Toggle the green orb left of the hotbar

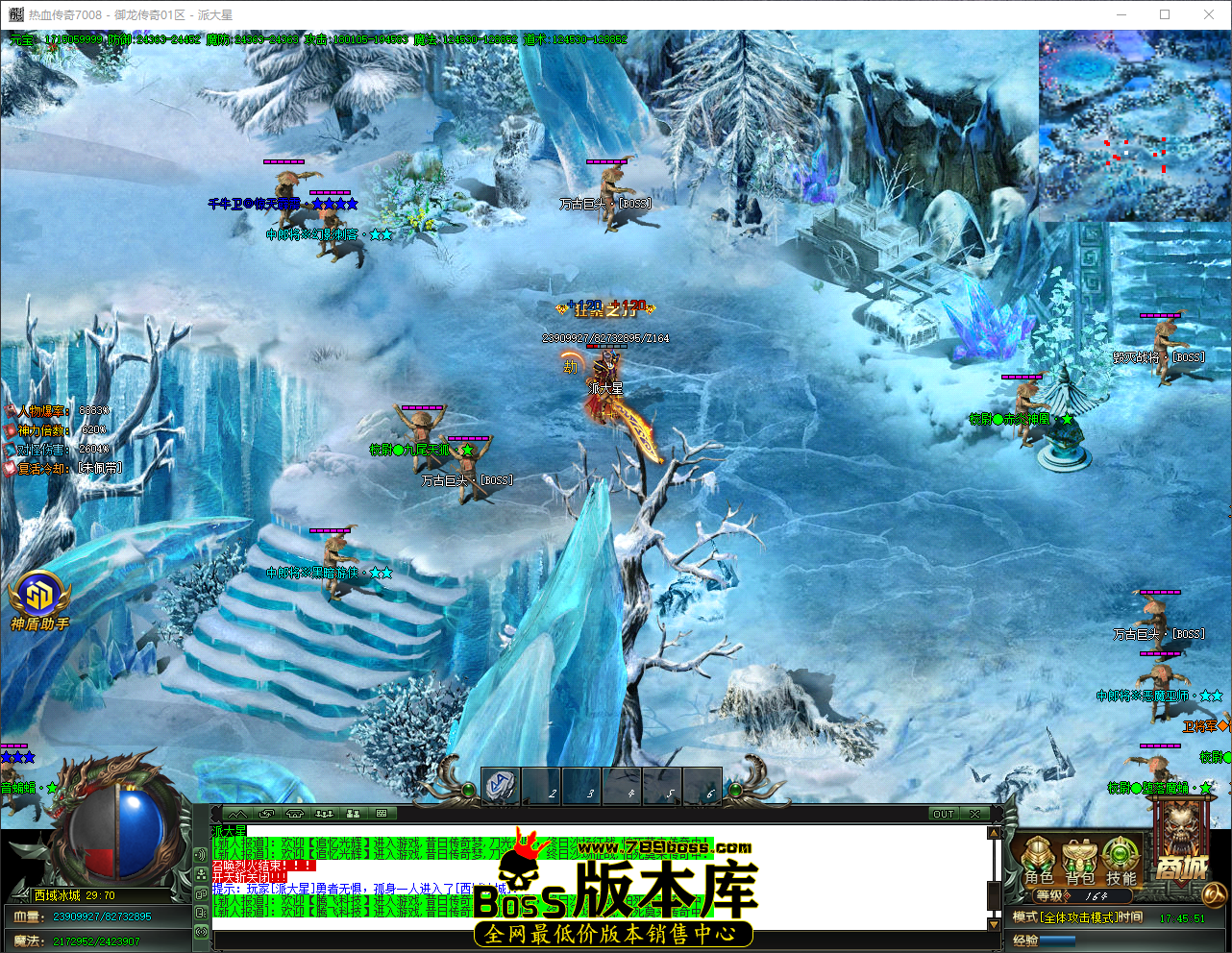coord(470,790)
